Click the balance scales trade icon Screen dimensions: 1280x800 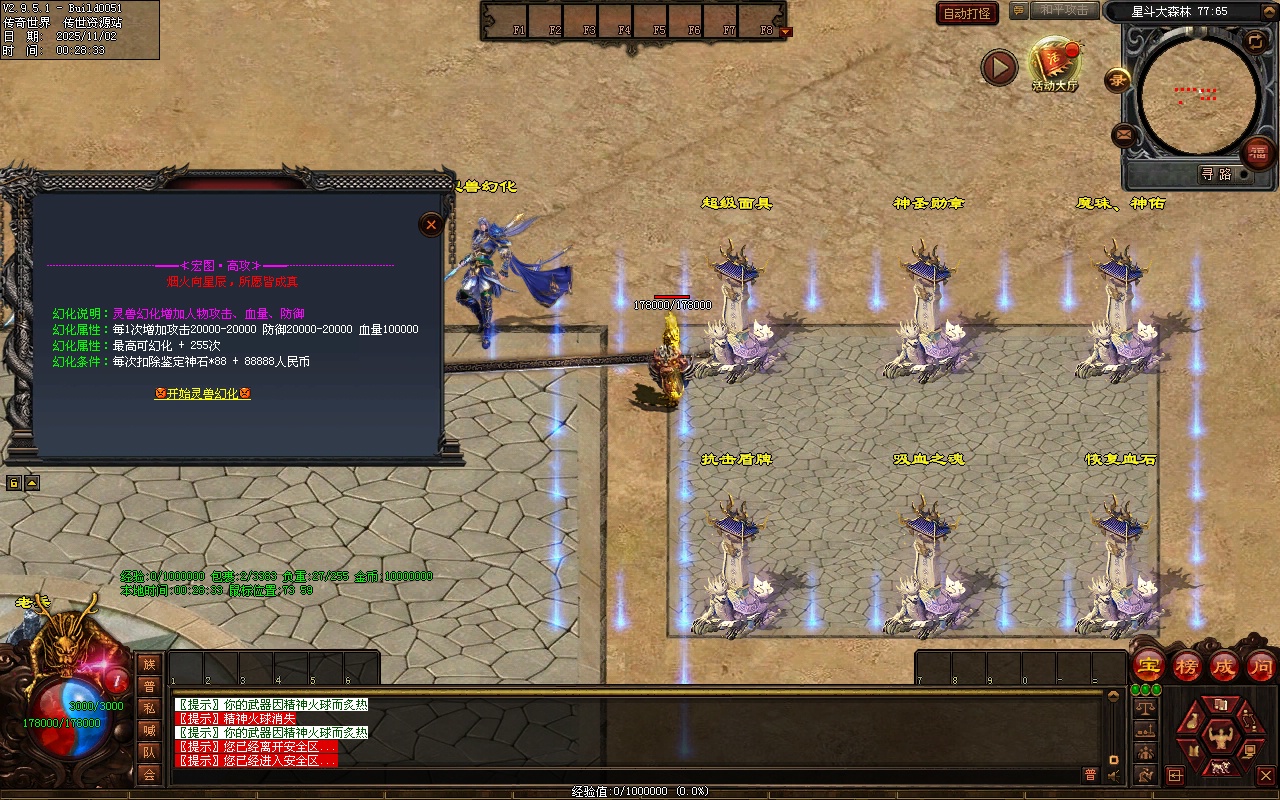point(1145,707)
